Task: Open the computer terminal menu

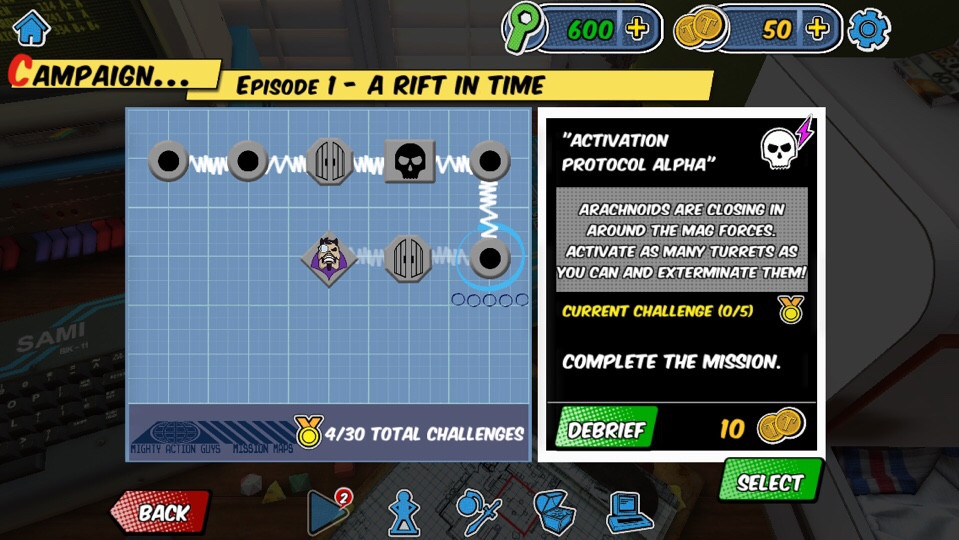Action: tap(629, 512)
